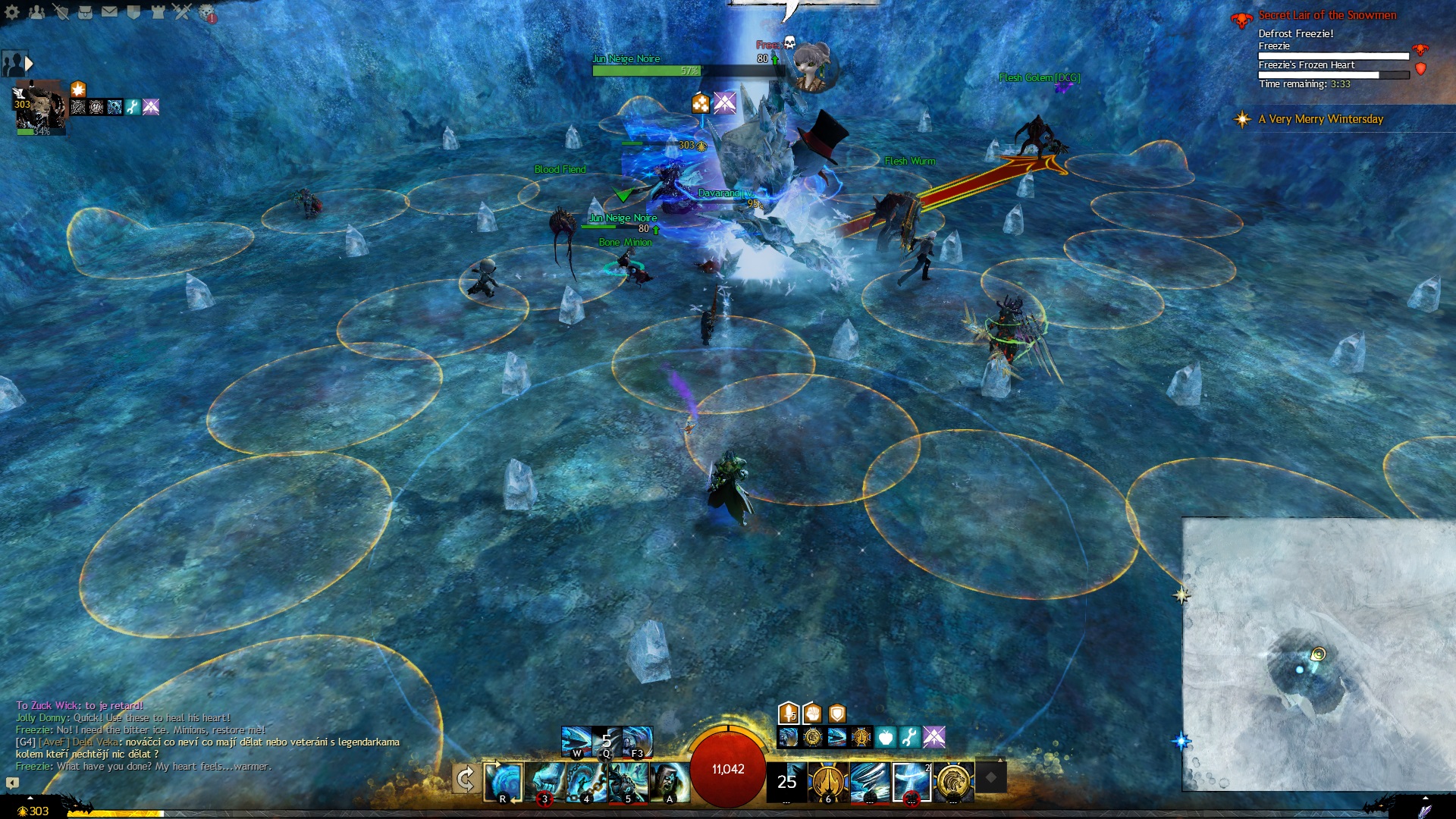Image resolution: width=1456 pixels, height=819 pixels.
Task: Open the PvP crossed swords panel
Action: [x=182, y=11]
